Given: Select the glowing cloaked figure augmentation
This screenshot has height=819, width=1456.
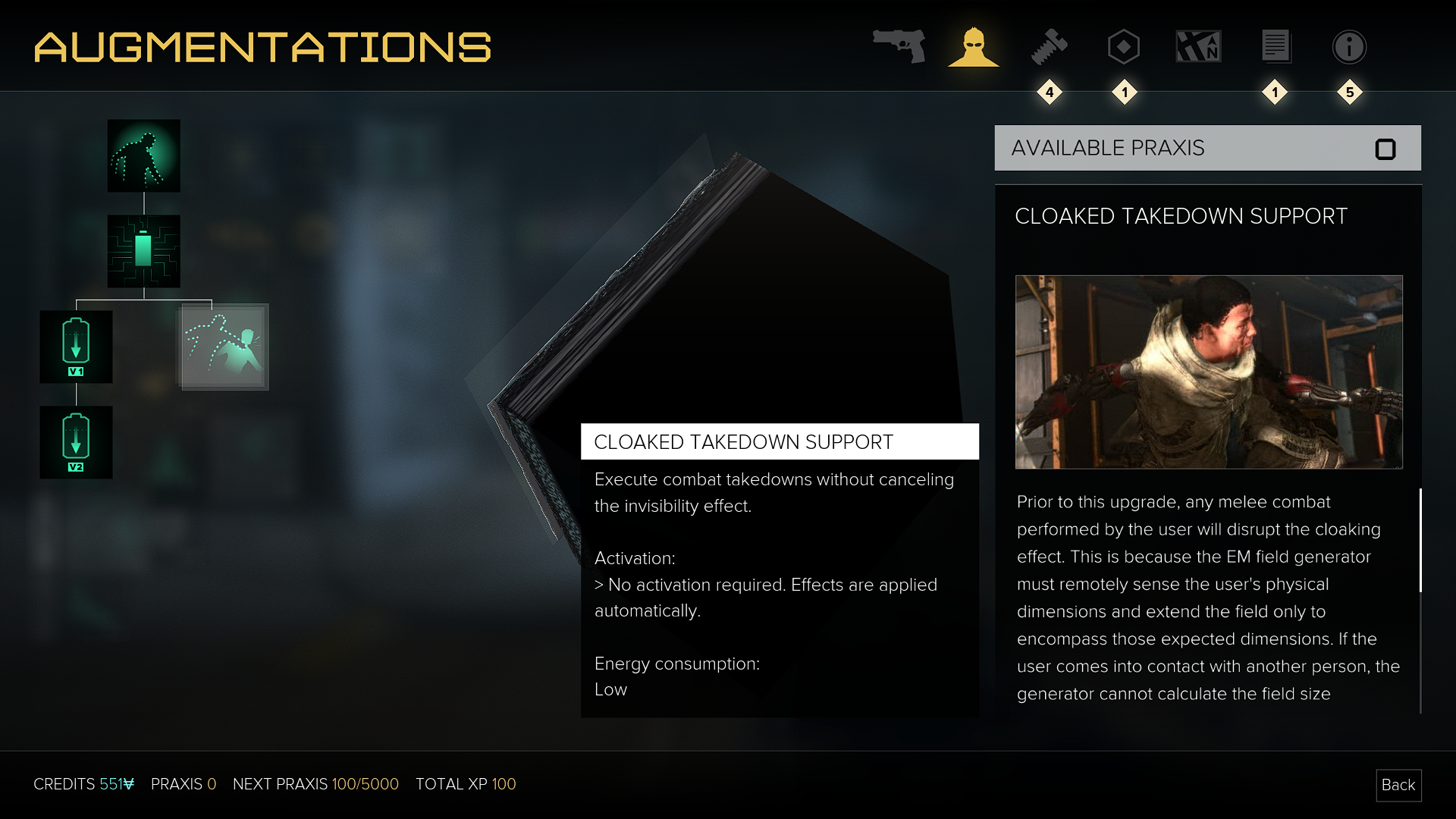Looking at the screenshot, I should [x=144, y=155].
